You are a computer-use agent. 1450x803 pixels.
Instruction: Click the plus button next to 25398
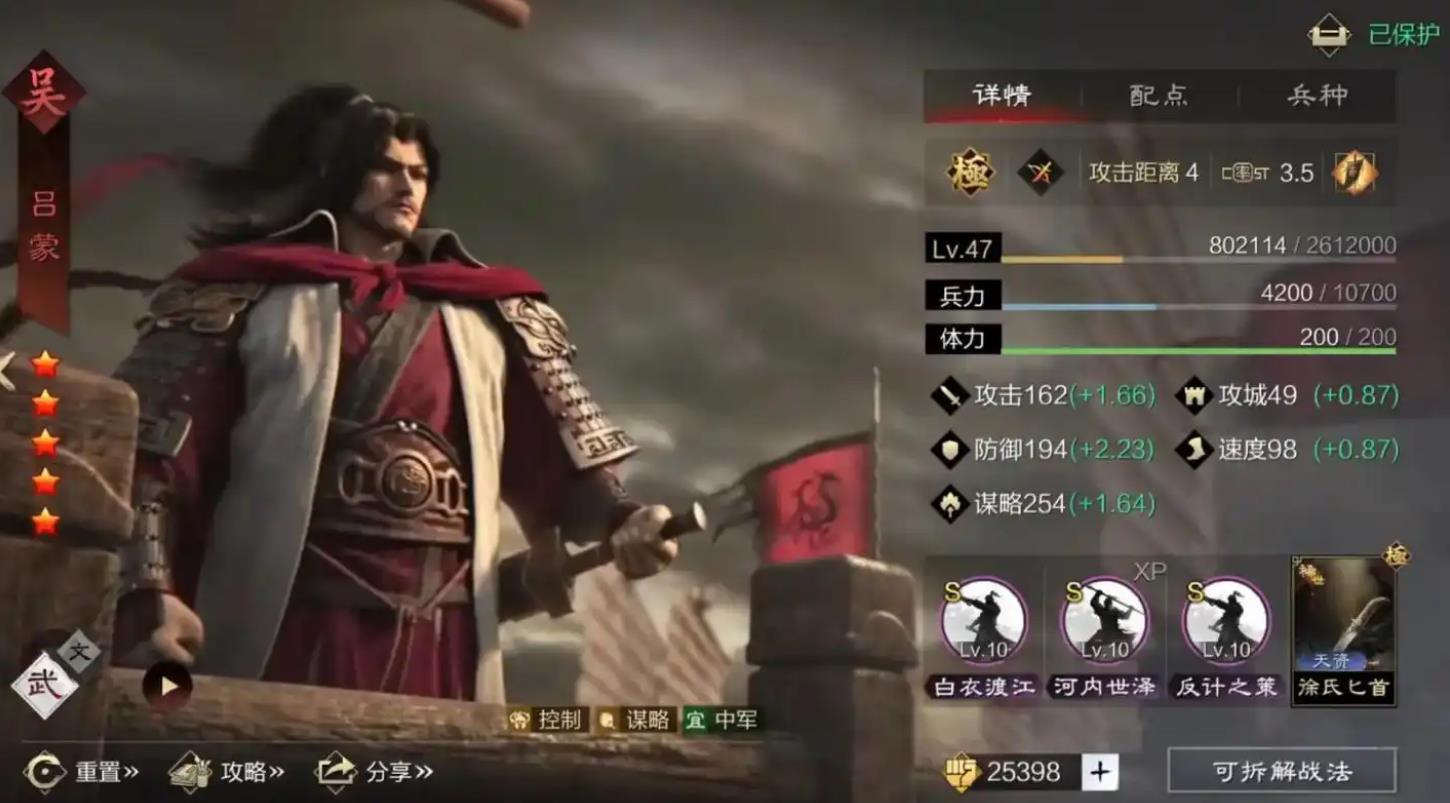pyautogui.click(x=1100, y=770)
